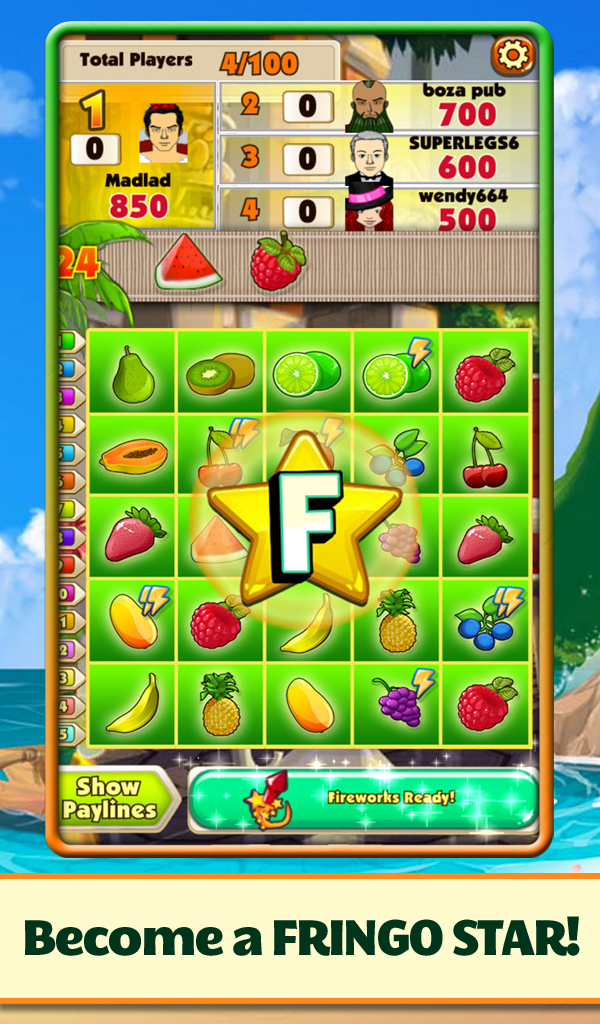Open the gear settings menu

512,57
